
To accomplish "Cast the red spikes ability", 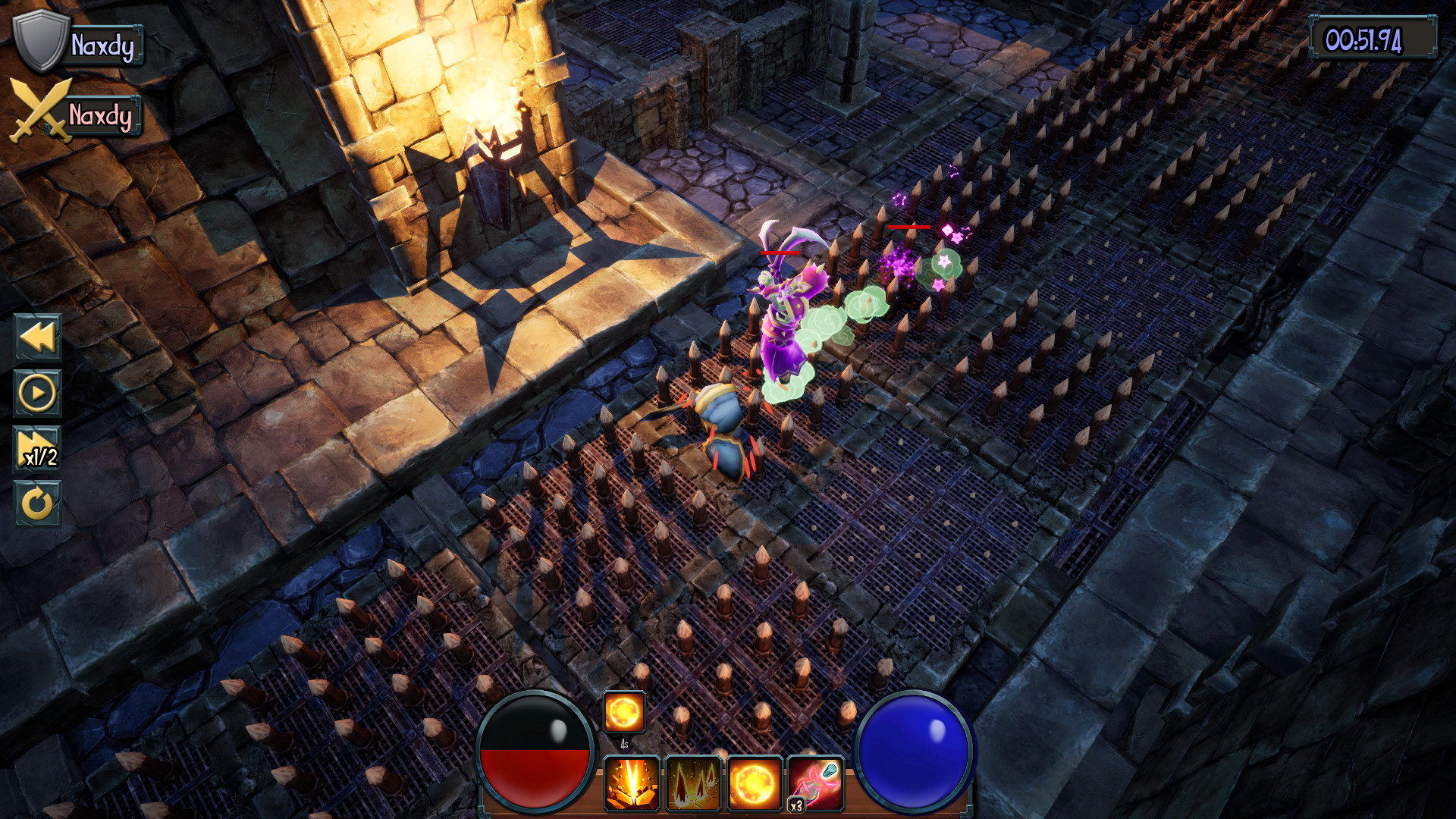I will [x=693, y=783].
